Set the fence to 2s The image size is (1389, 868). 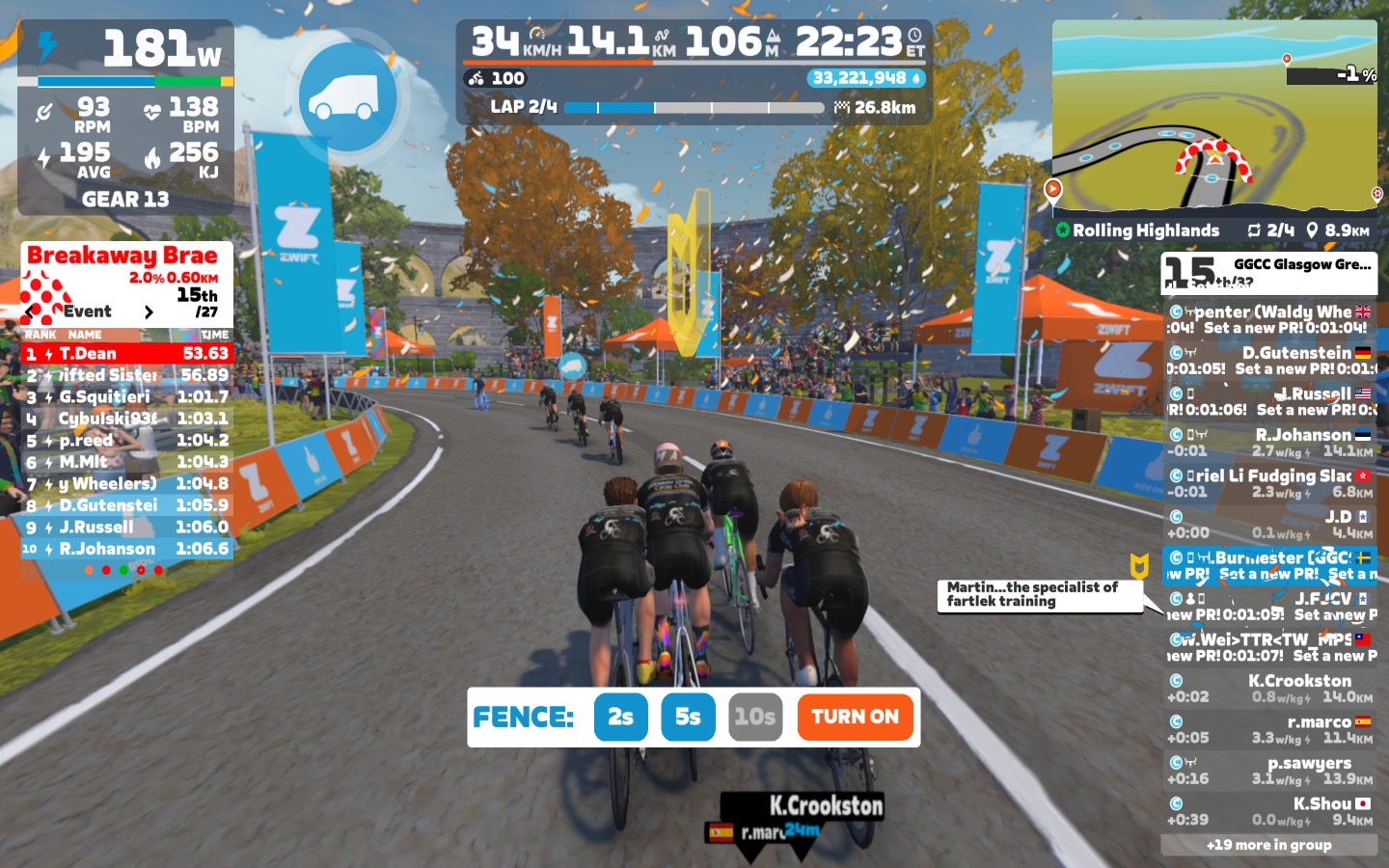click(x=620, y=717)
